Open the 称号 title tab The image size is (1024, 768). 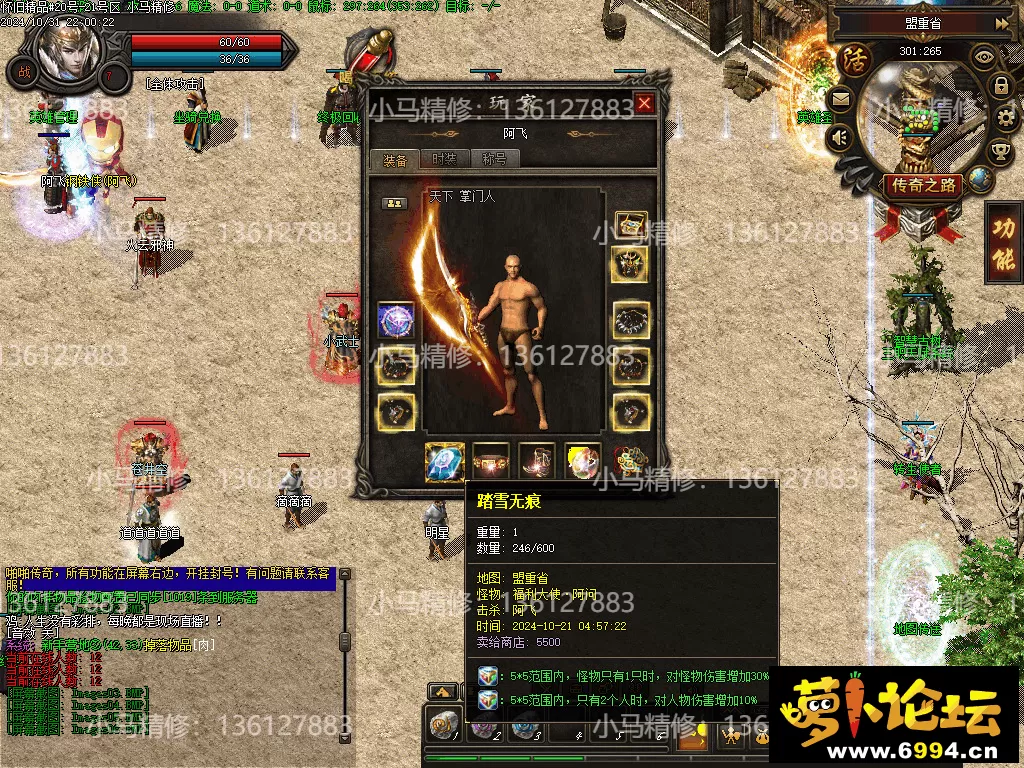pyautogui.click(x=494, y=159)
